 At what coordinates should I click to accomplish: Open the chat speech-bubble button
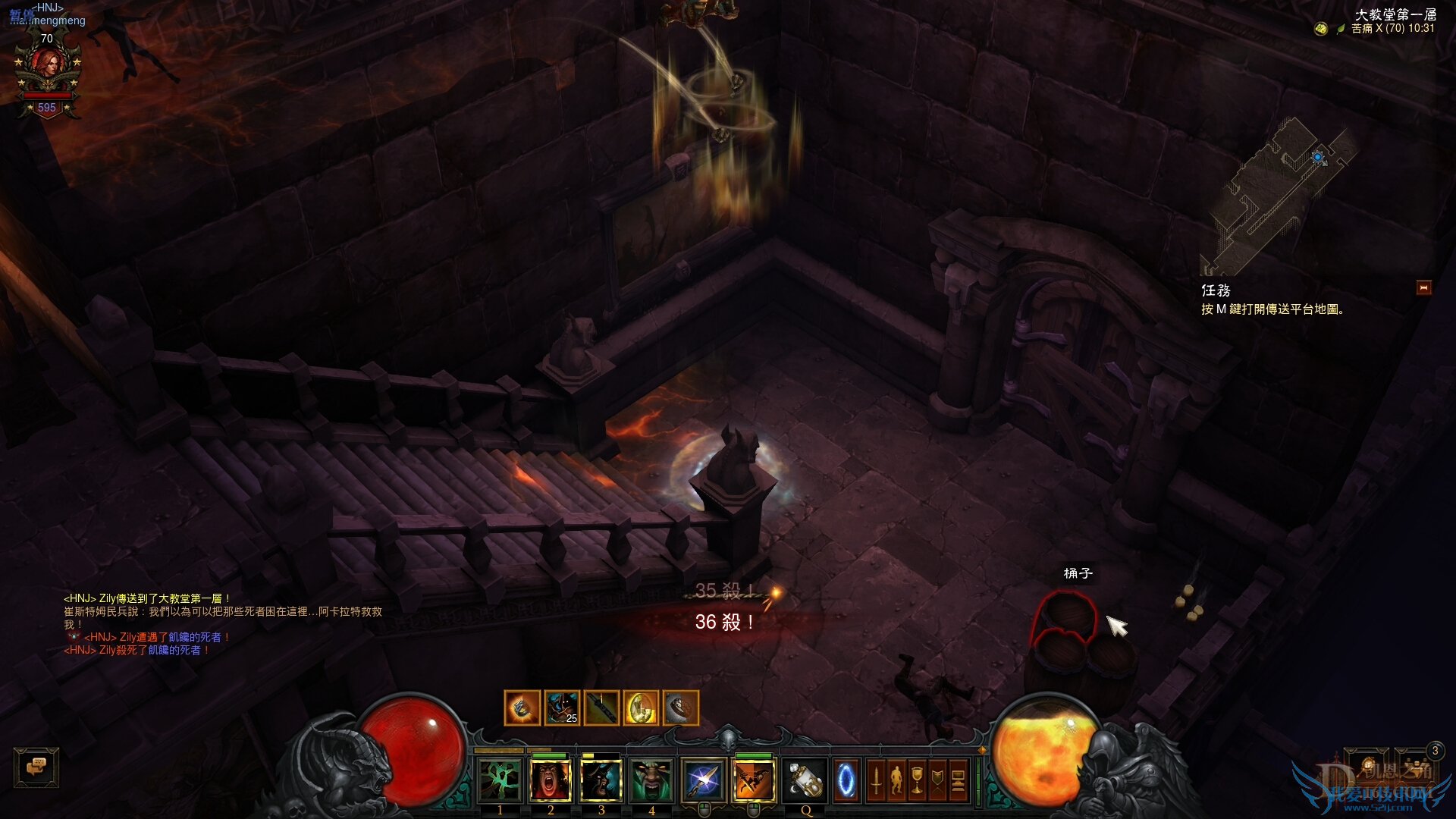[x=36, y=767]
